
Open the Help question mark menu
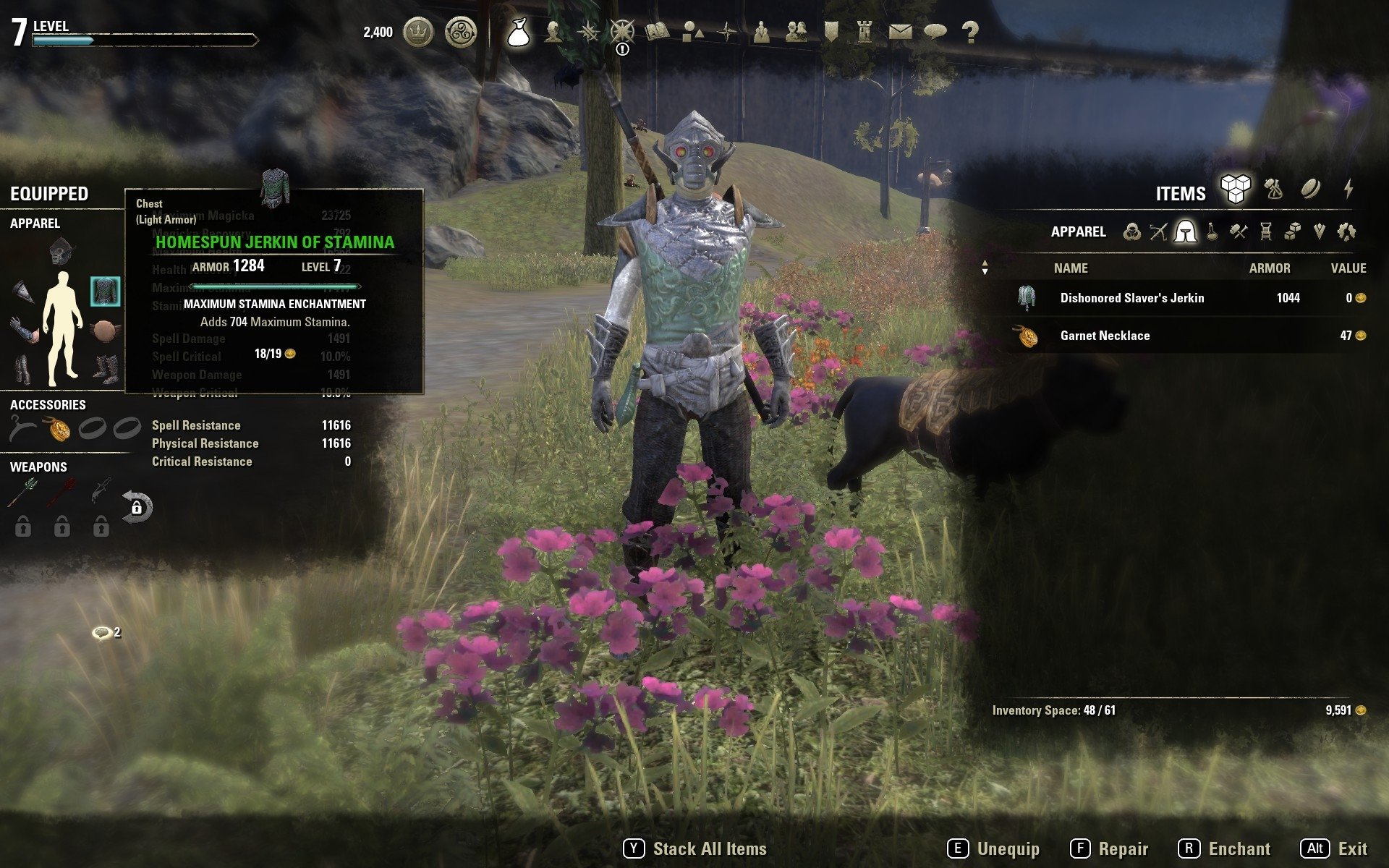click(x=970, y=32)
